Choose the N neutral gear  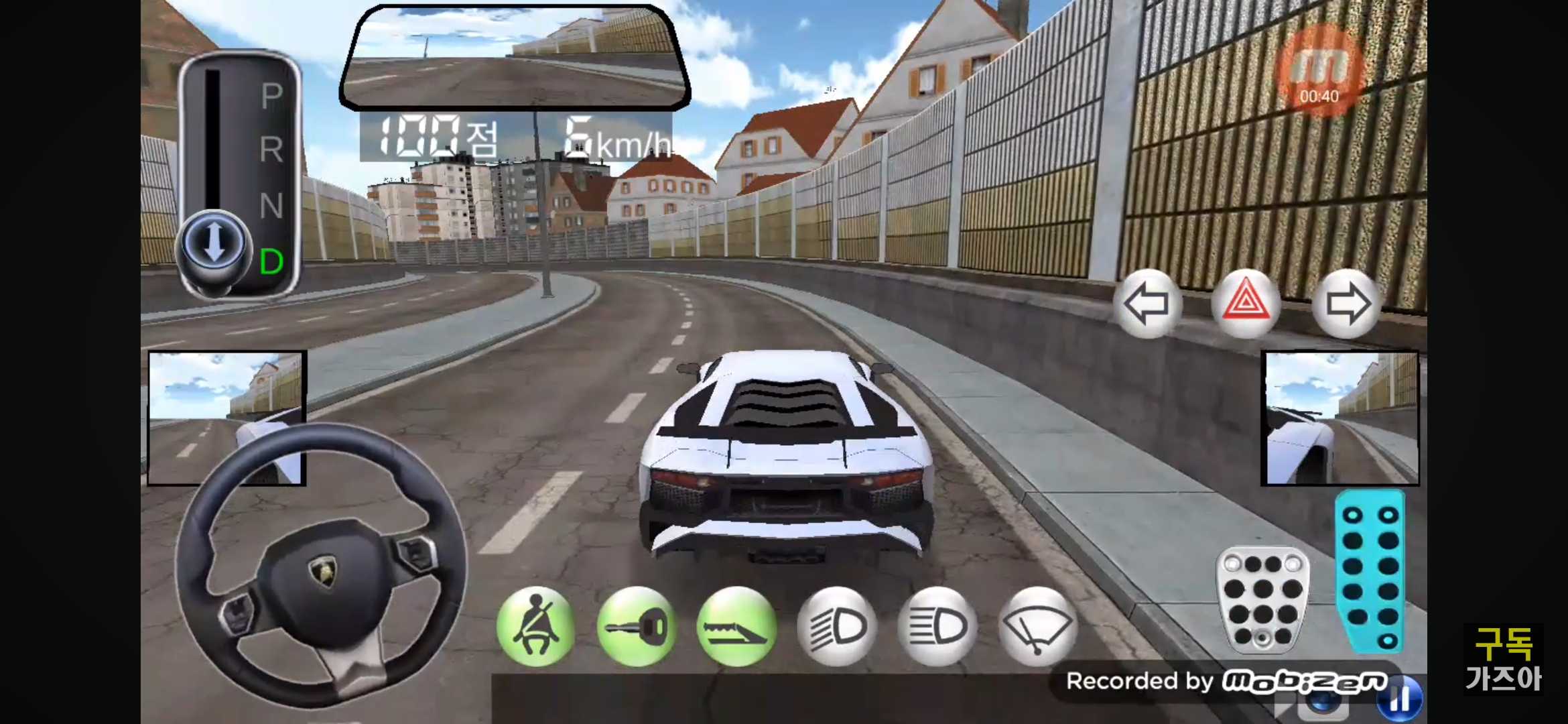pyautogui.click(x=271, y=206)
